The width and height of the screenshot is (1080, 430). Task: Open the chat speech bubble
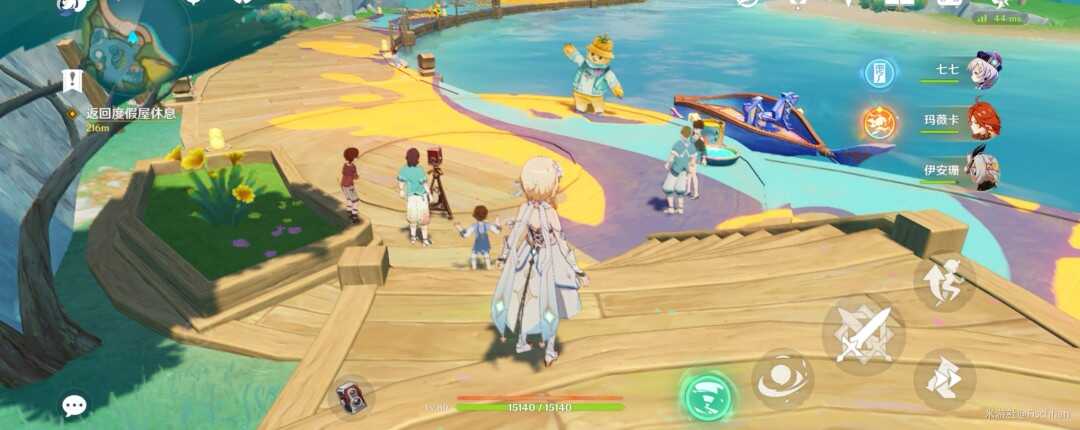[75, 404]
